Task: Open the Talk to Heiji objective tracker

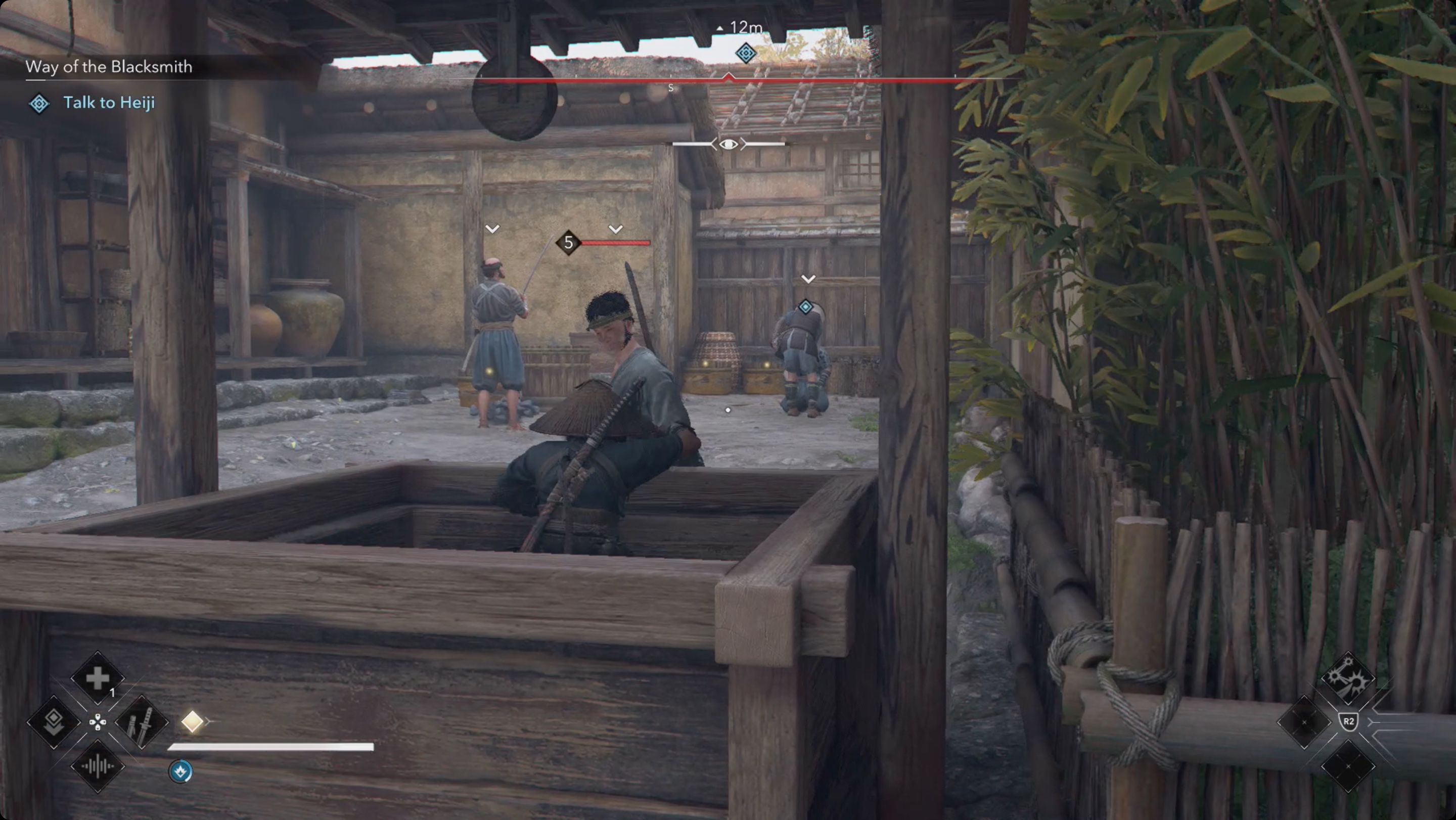Action: coord(109,103)
